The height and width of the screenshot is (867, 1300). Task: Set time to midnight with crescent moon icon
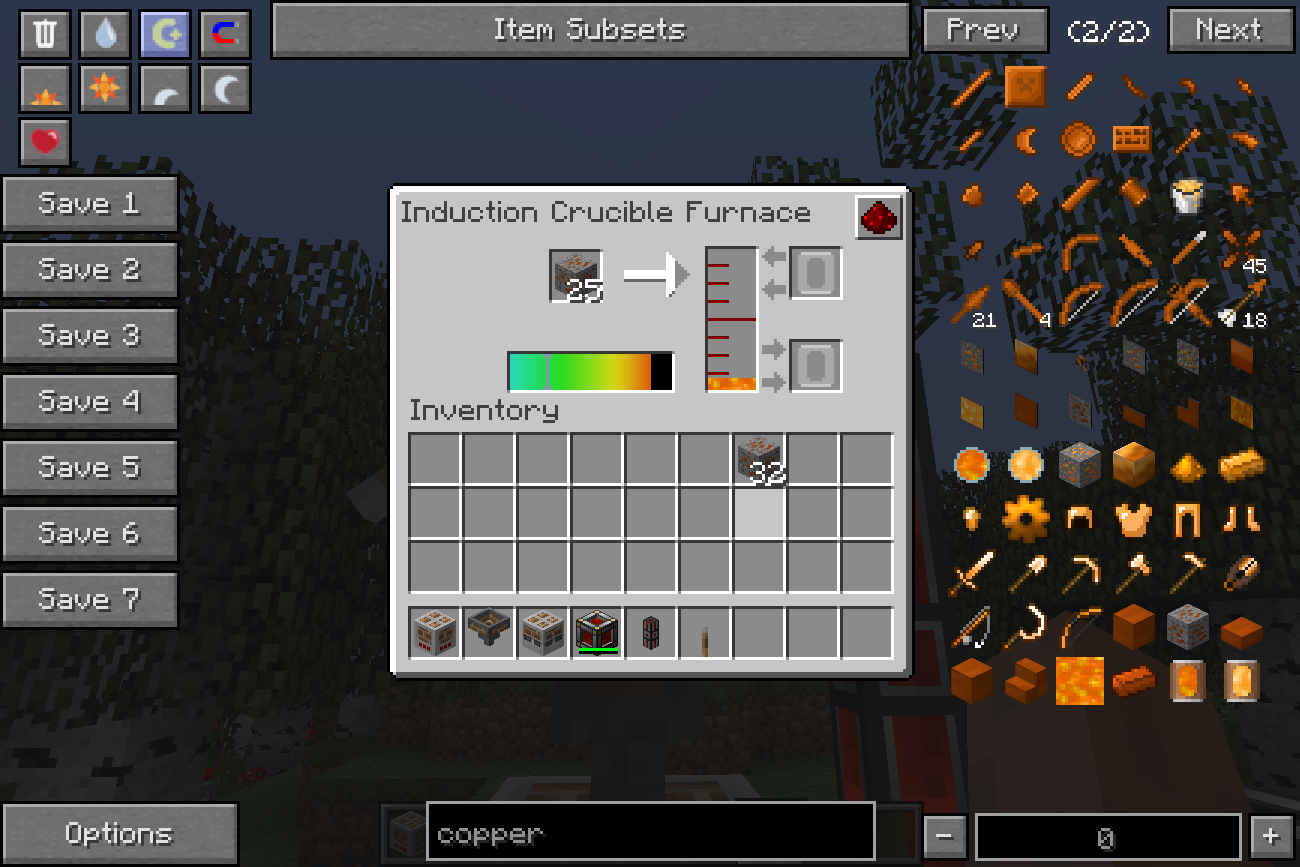(x=225, y=88)
